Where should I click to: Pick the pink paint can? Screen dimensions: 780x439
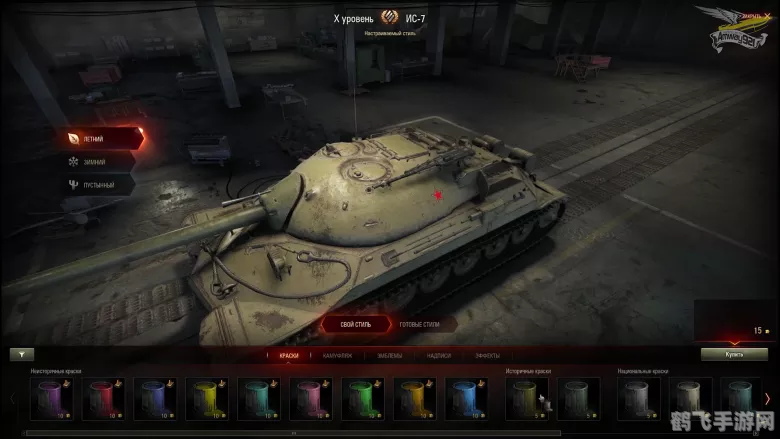308,398
